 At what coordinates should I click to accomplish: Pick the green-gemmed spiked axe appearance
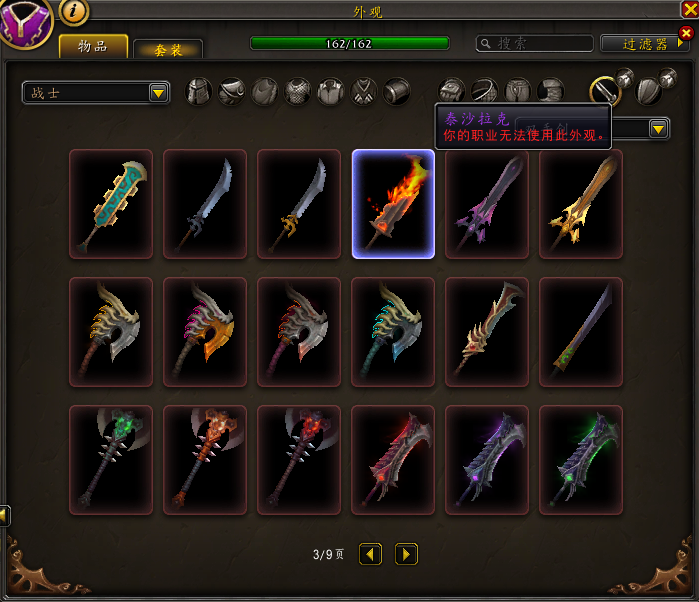click(111, 460)
